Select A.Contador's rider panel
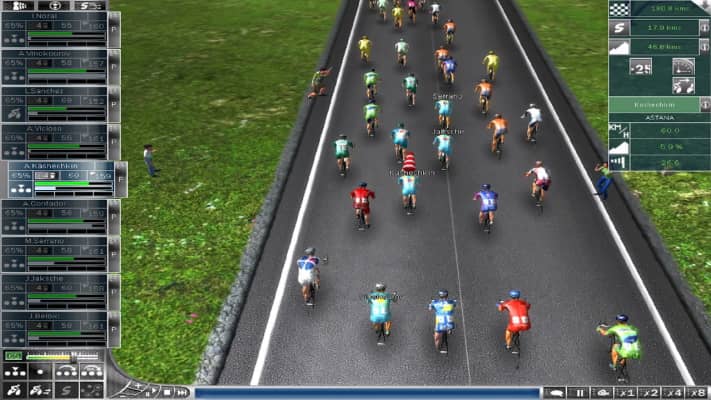Viewport: 711px width, 400px height. [55, 203]
